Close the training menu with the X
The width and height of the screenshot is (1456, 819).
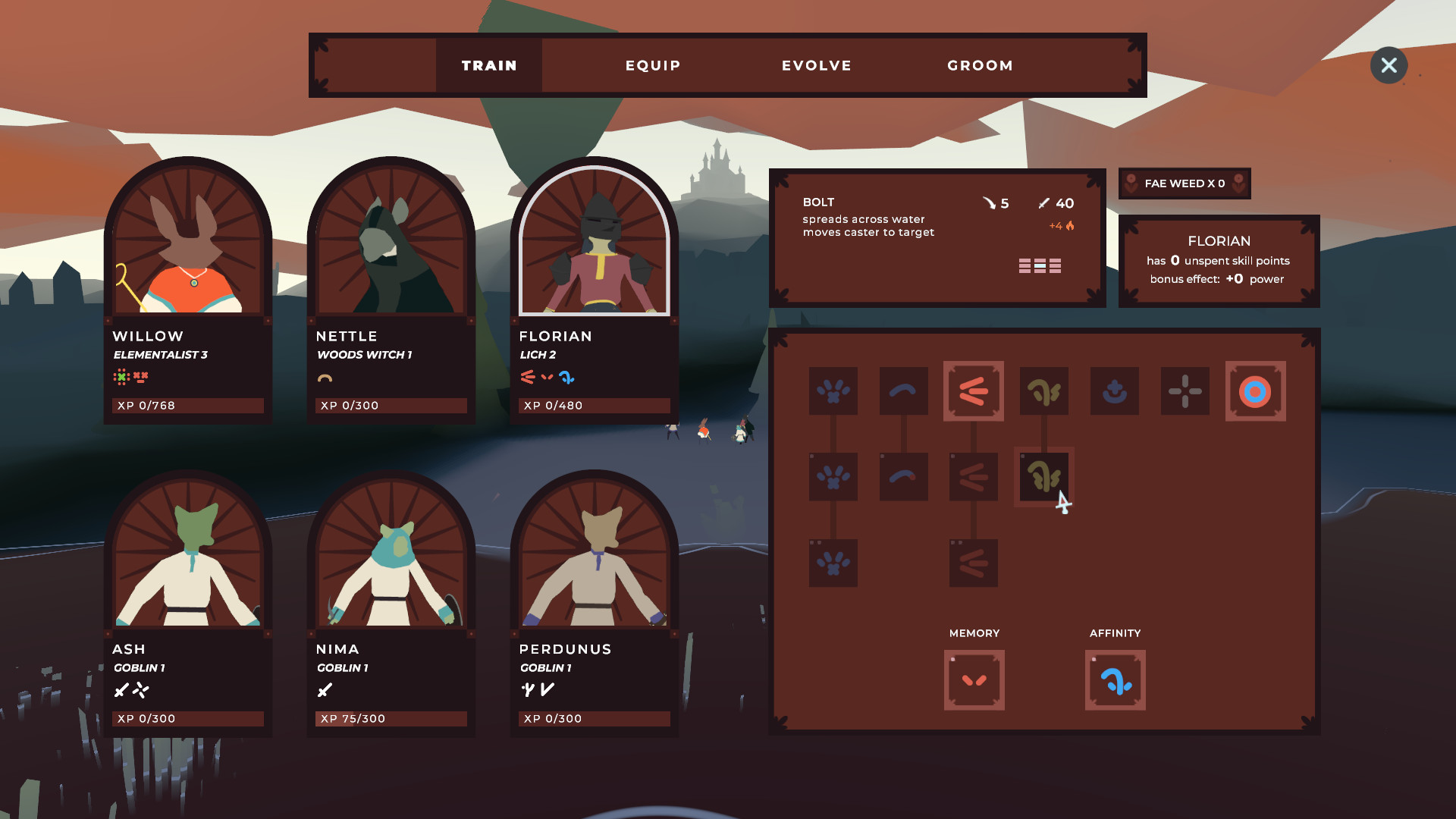[x=1389, y=65]
